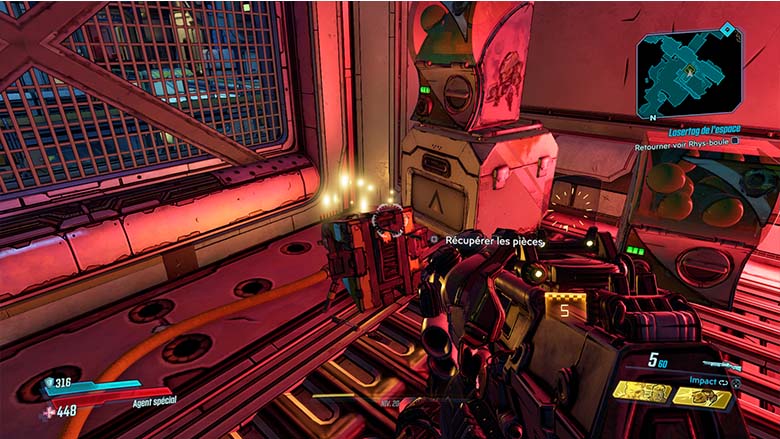This screenshot has height=439, width=780.
Task: Choose the left yellow action skill slot
Action: [x=642, y=393]
